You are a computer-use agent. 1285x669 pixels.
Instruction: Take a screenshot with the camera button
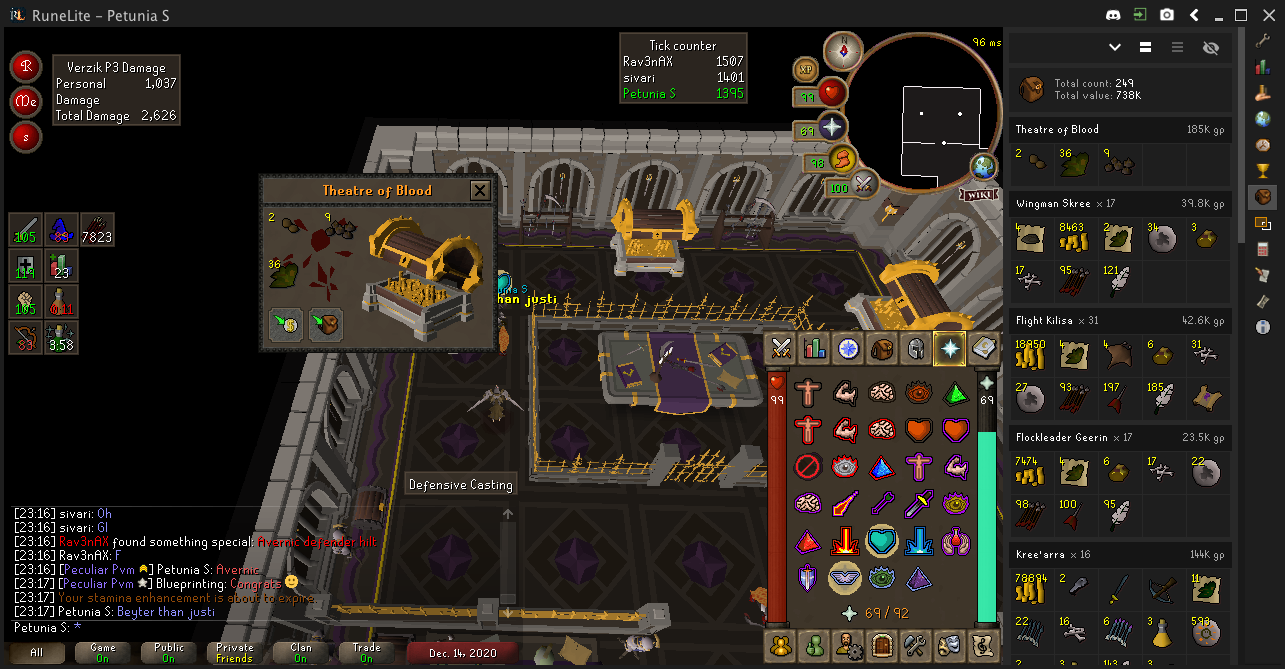coord(1167,15)
